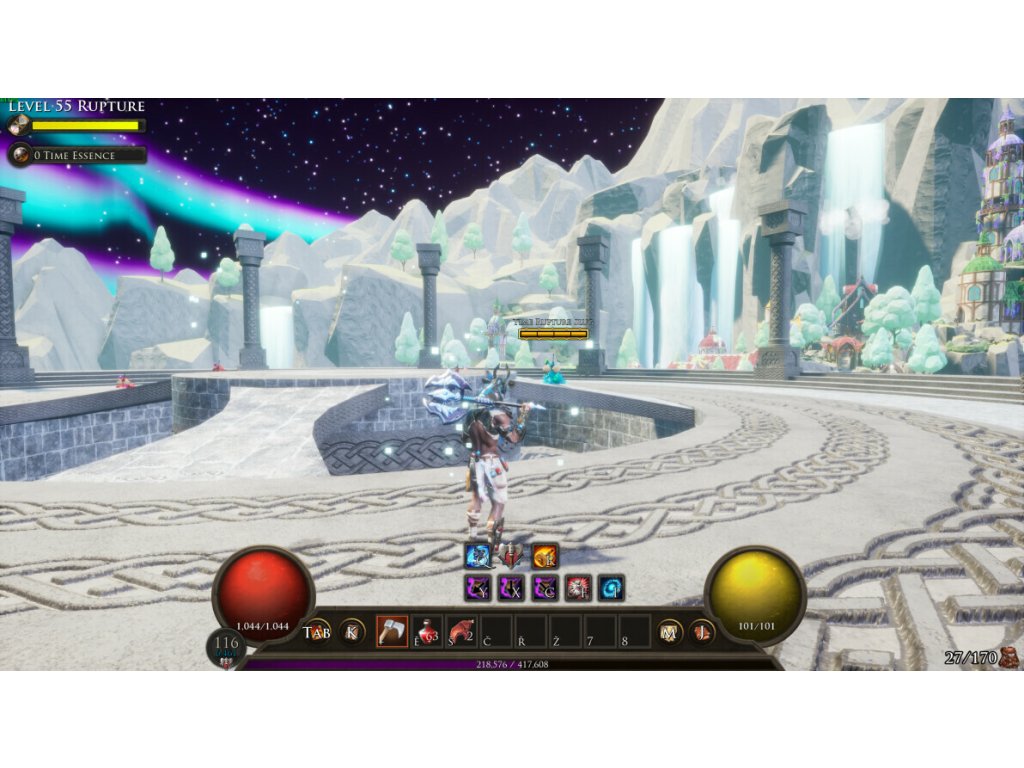
Task: Click the Time Essence orb icon
Action: pos(19,155)
